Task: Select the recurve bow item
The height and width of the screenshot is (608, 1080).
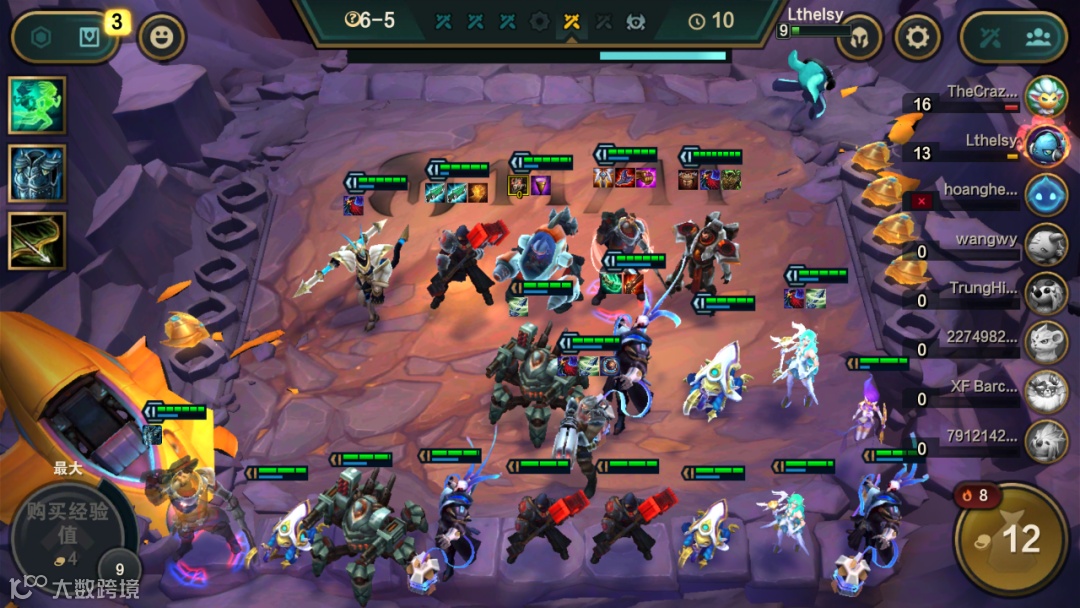Action: (37, 240)
